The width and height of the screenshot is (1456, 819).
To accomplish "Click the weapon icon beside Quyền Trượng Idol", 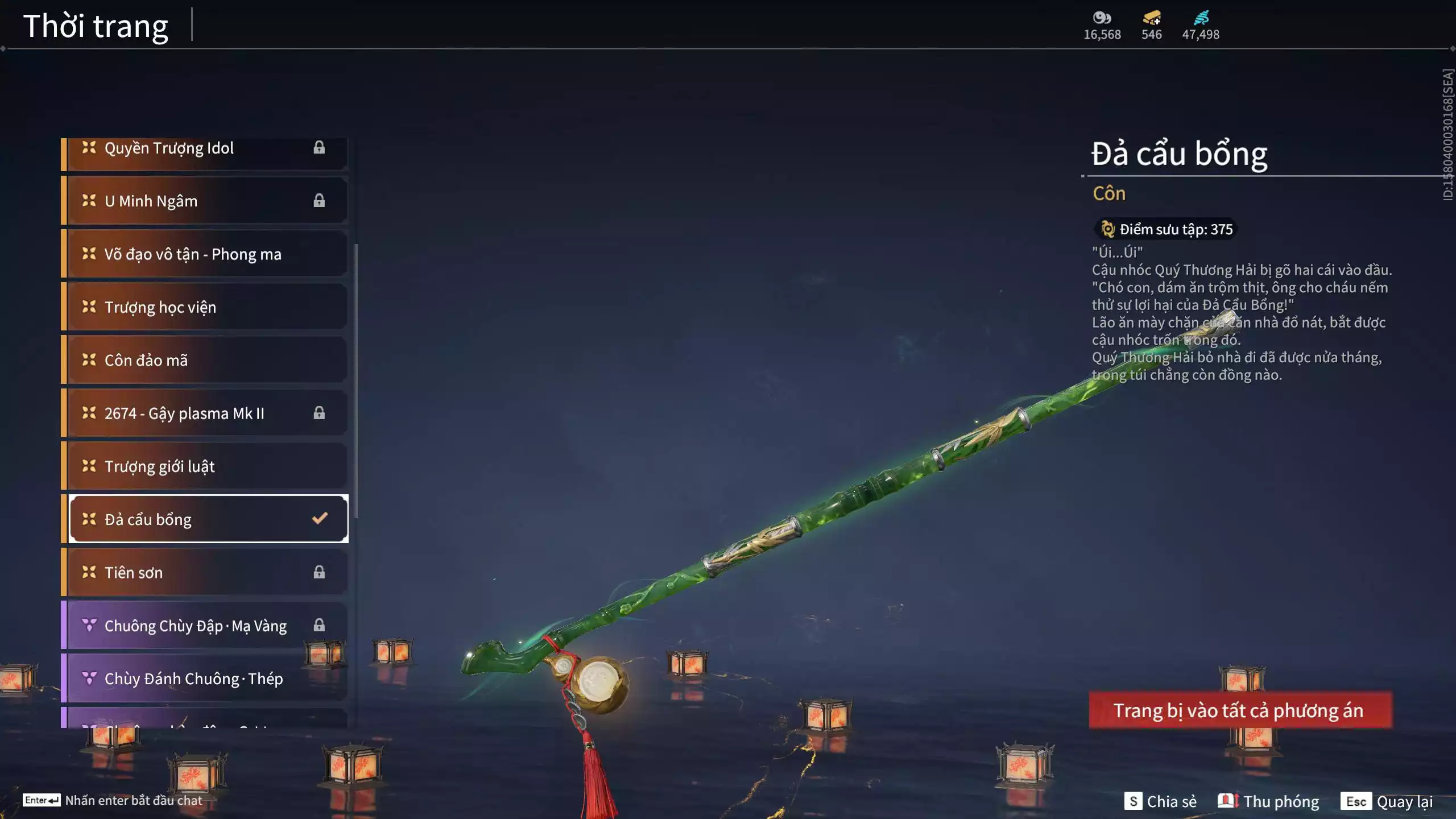I will coord(88,148).
